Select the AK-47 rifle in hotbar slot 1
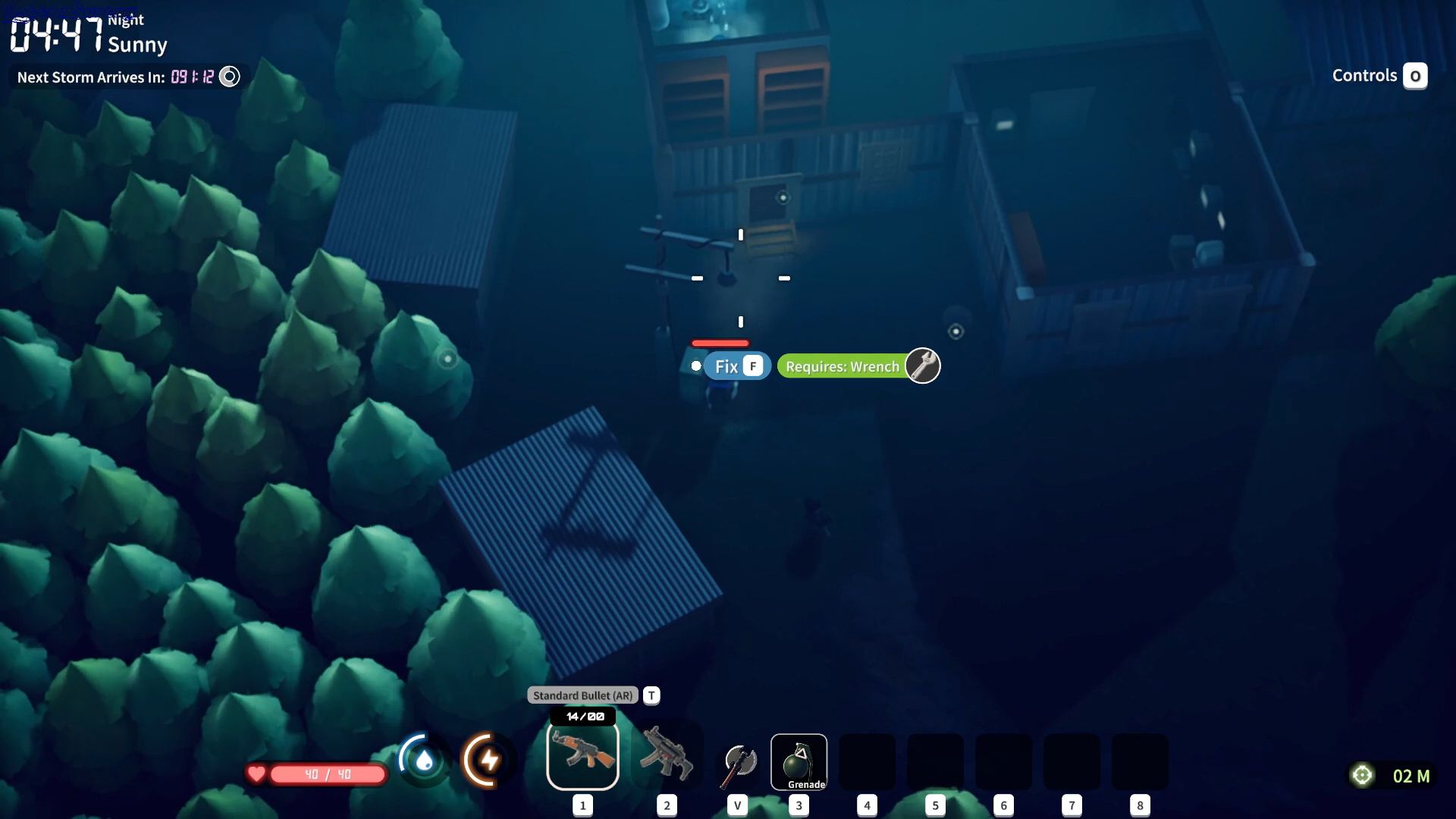The image size is (1456, 819). click(582, 755)
